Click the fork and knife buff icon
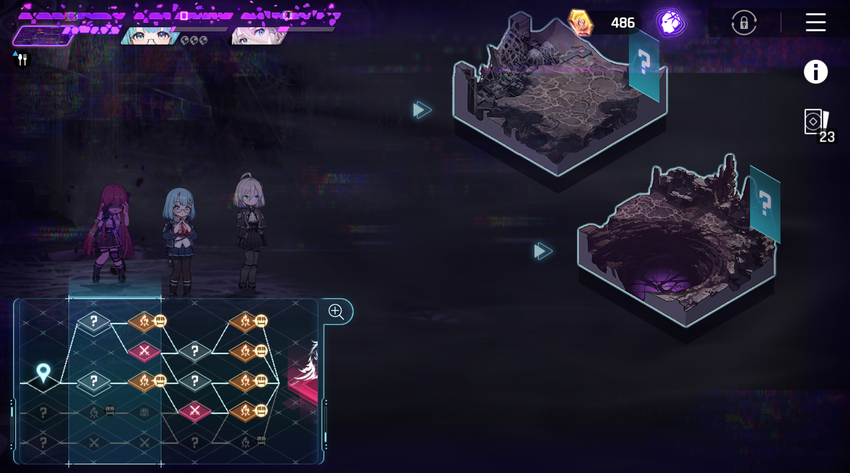Screen dimensions: 850x473 click(x=22, y=60)
